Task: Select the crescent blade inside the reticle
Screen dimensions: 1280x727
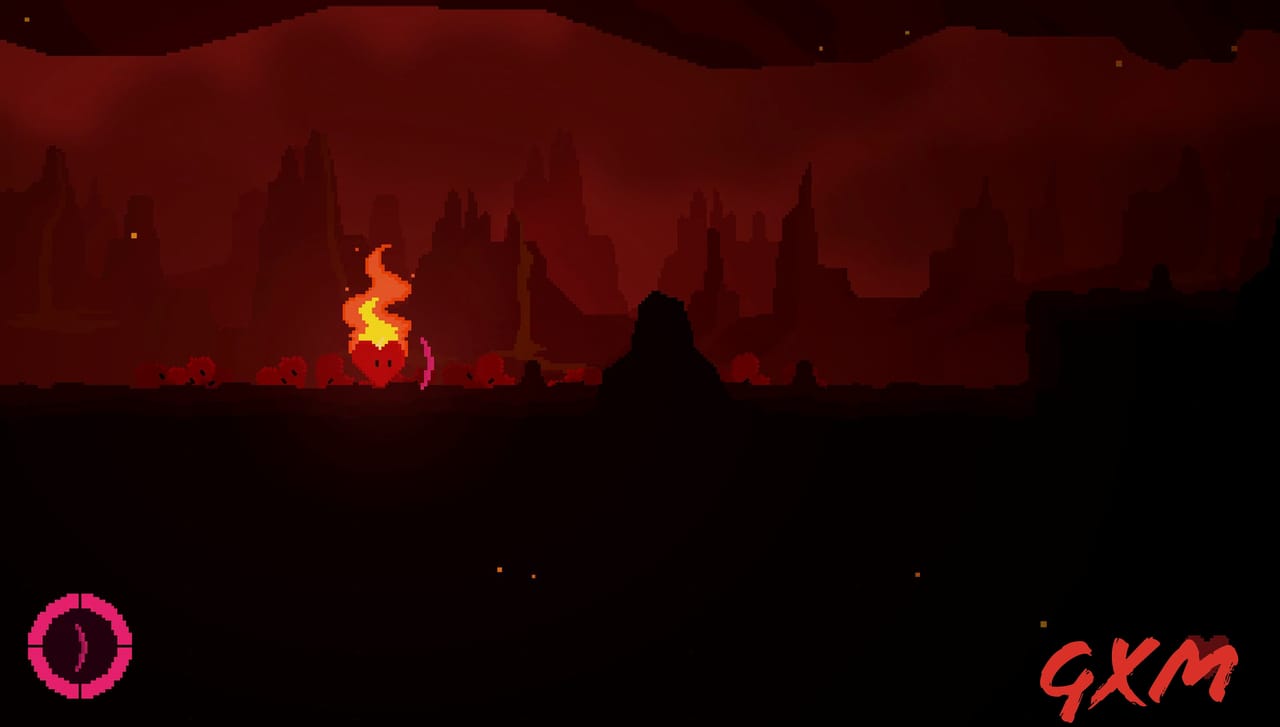Action: (81, 645)
